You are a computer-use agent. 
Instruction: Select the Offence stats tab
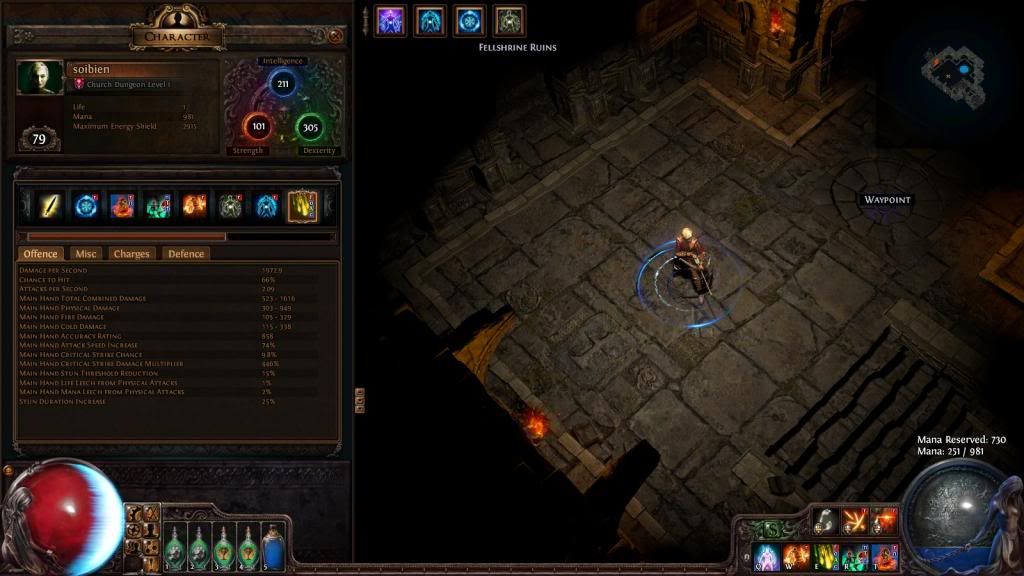[41, 254]
